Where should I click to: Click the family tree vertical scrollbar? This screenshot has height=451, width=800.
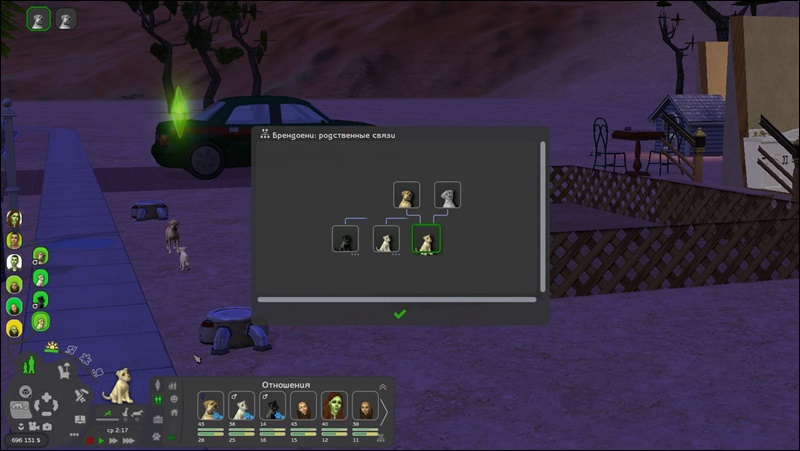(x=542, y=215)
